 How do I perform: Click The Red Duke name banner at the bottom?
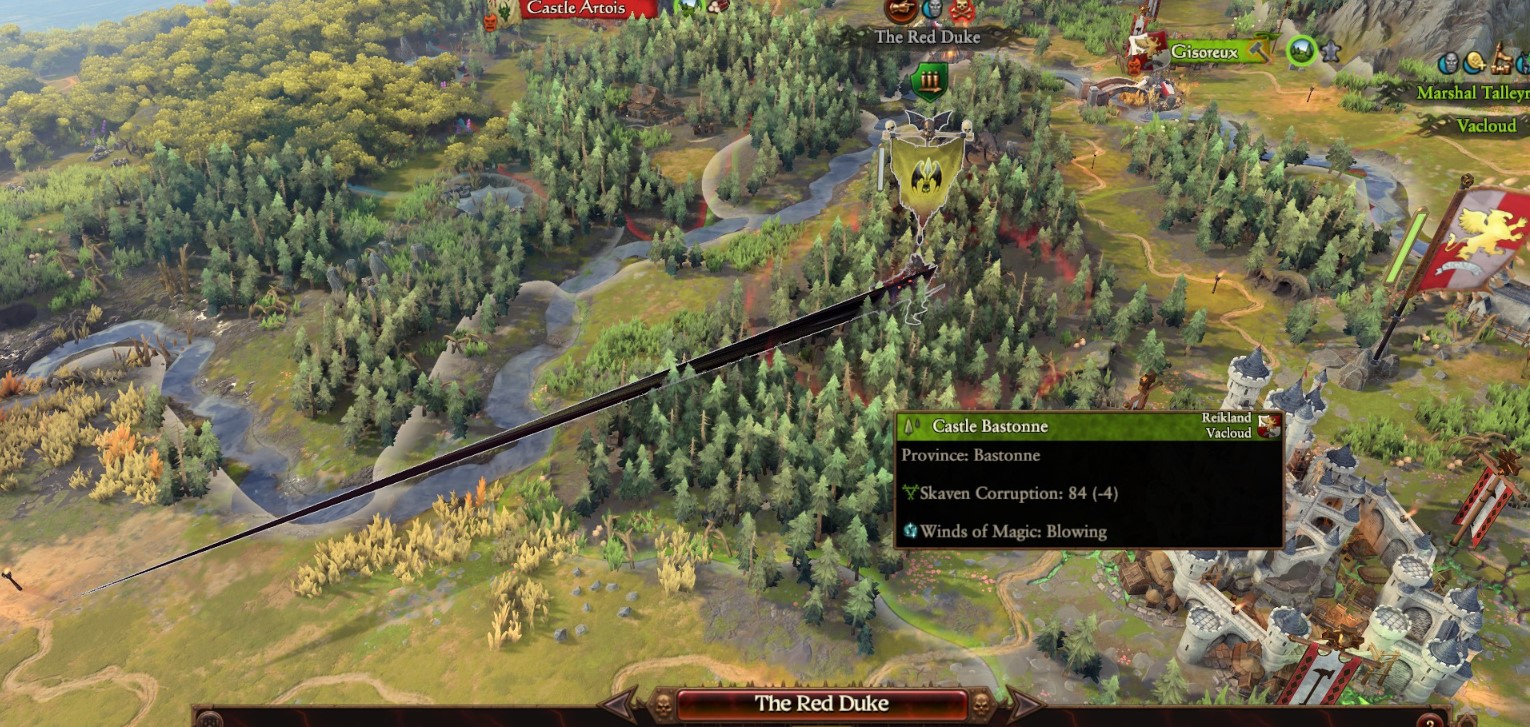coord(820,703)
